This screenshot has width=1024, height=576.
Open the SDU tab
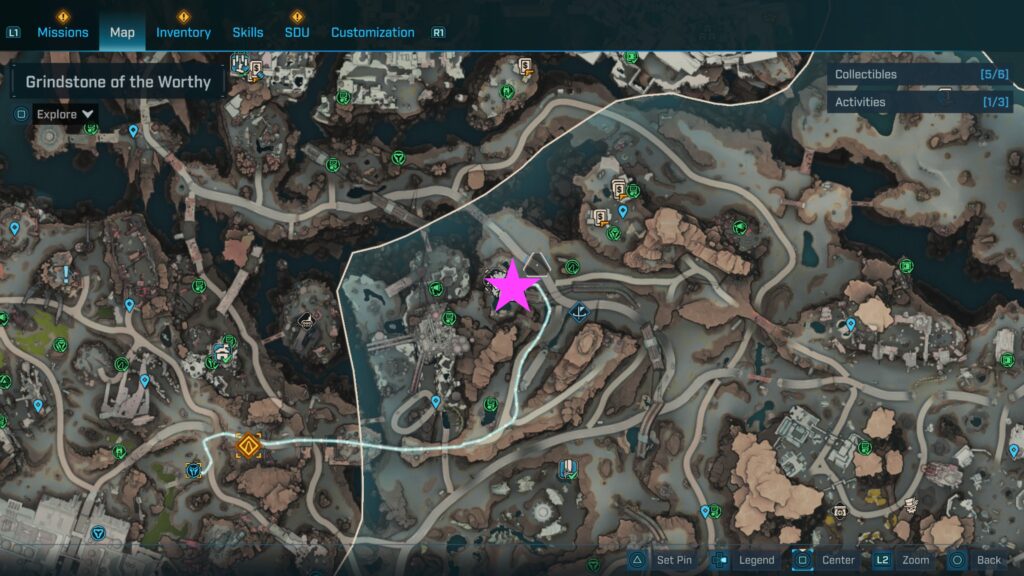pos(297,32)
